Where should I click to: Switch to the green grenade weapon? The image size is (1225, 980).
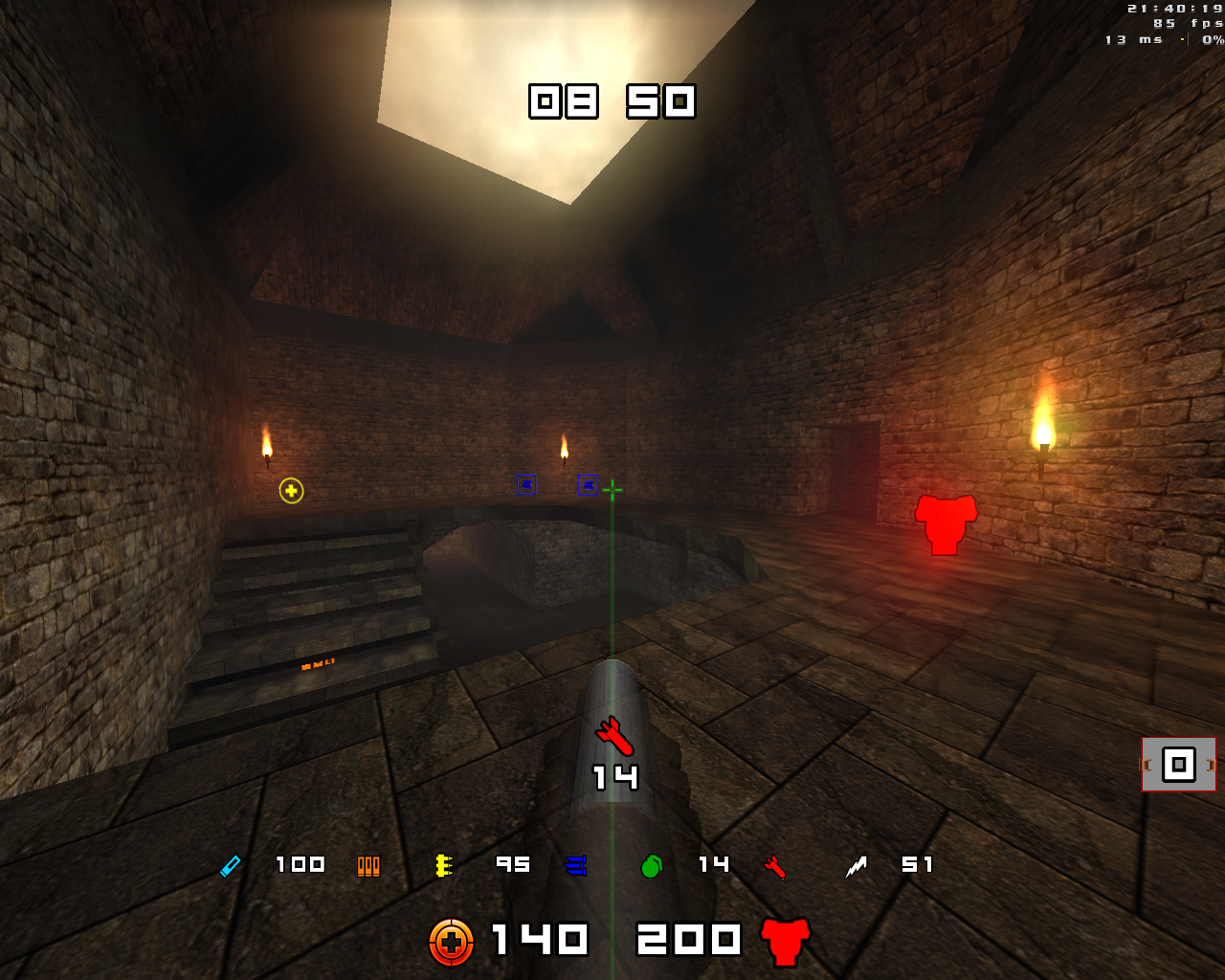(652, 866)
